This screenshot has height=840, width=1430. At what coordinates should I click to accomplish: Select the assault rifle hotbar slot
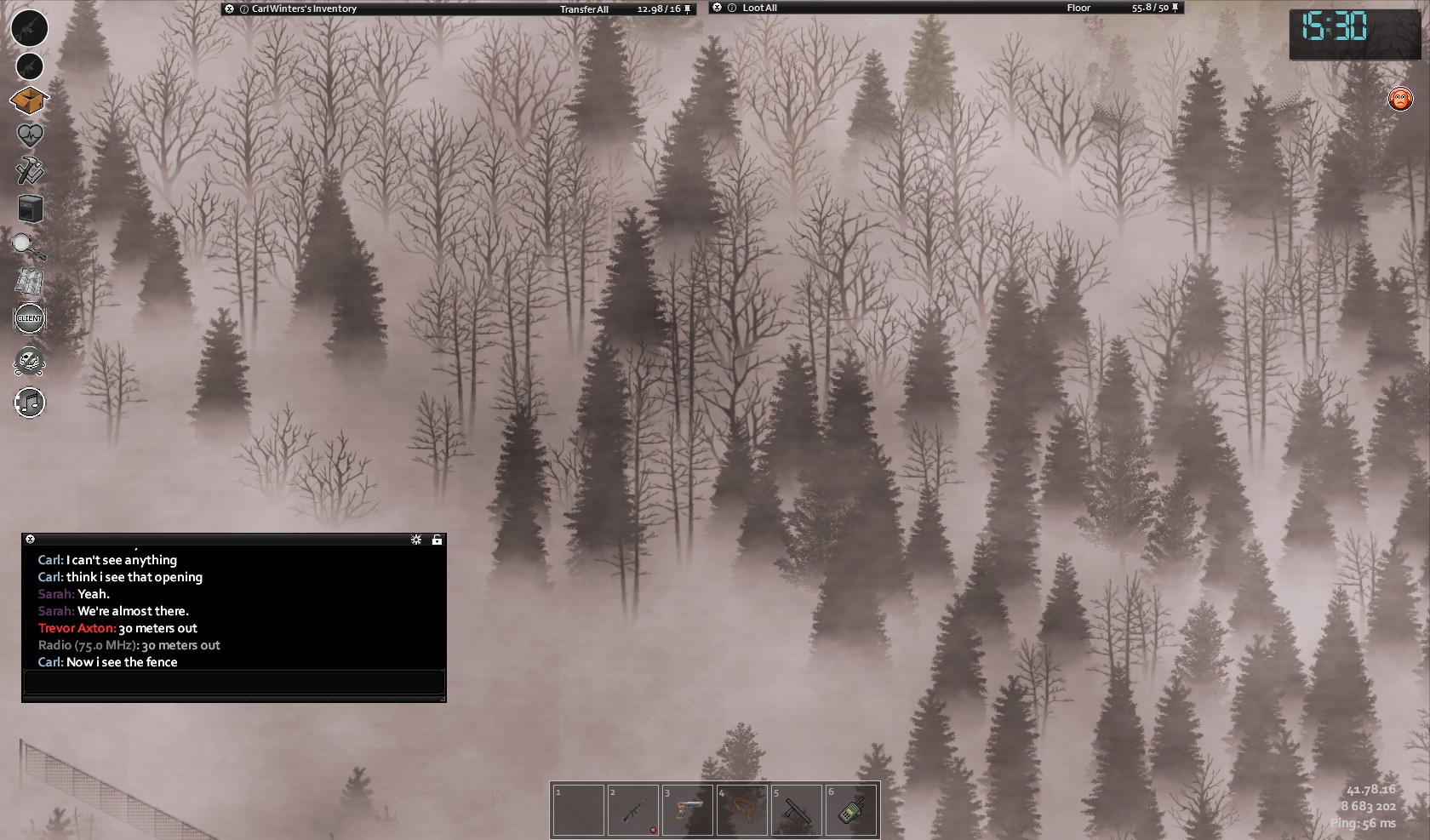[x=632, y=811]
